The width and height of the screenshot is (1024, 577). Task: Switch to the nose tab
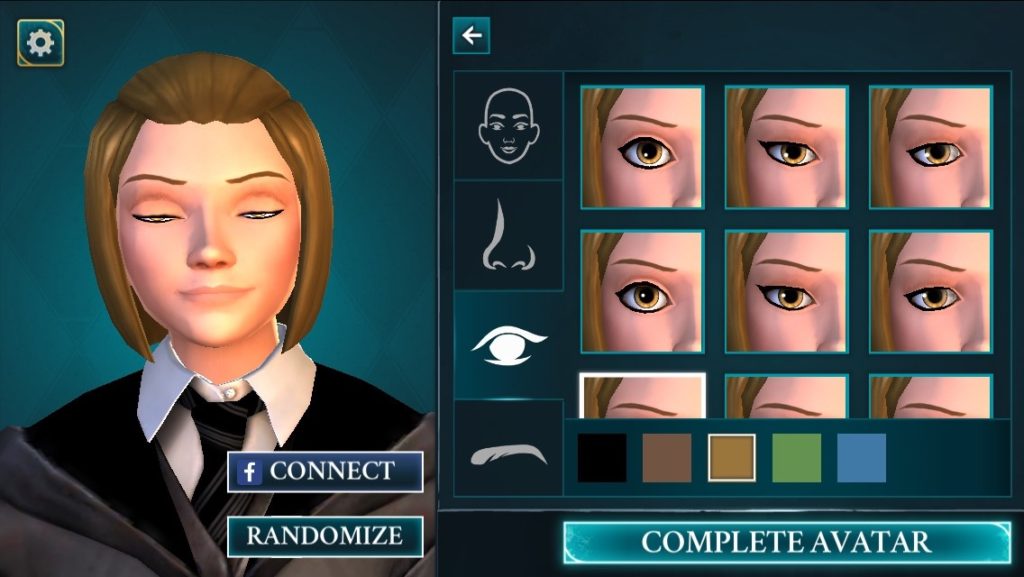pos(508,235)
